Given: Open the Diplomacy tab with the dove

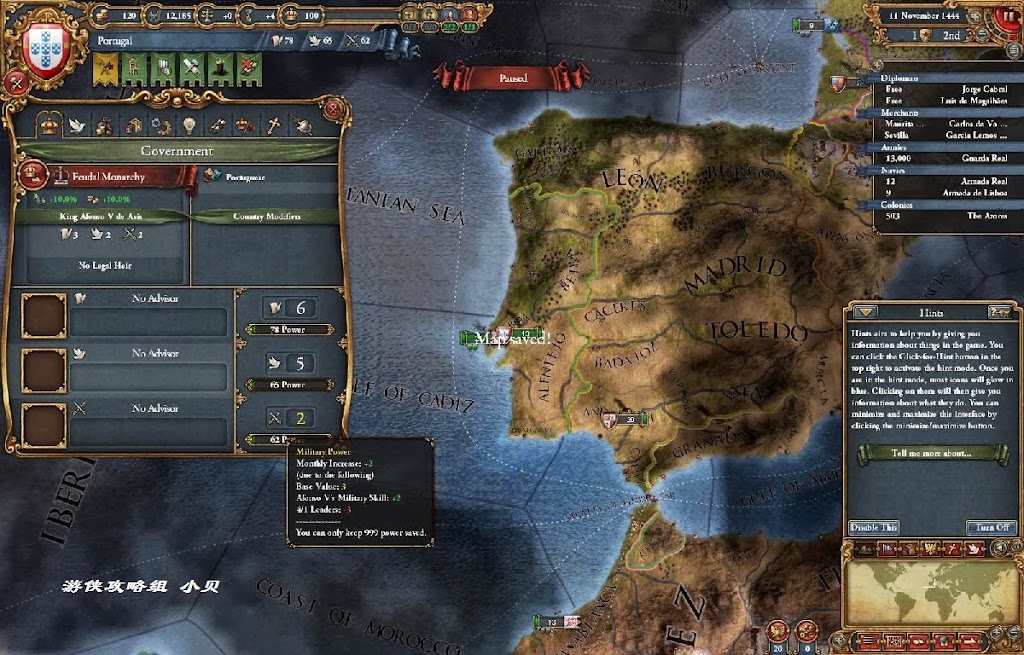Looking at the screenshot, I should 75,124.
